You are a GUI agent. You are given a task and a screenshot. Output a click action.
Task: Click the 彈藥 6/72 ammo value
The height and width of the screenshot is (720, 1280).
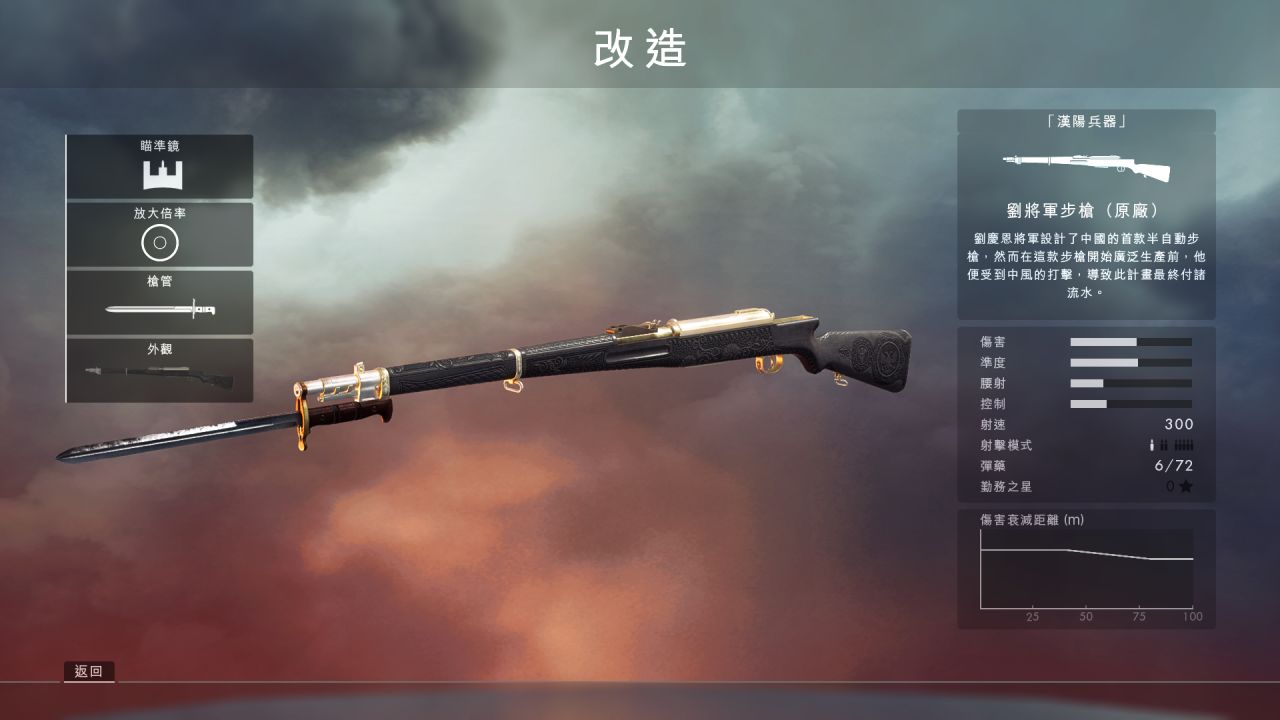click(1173, 465)
